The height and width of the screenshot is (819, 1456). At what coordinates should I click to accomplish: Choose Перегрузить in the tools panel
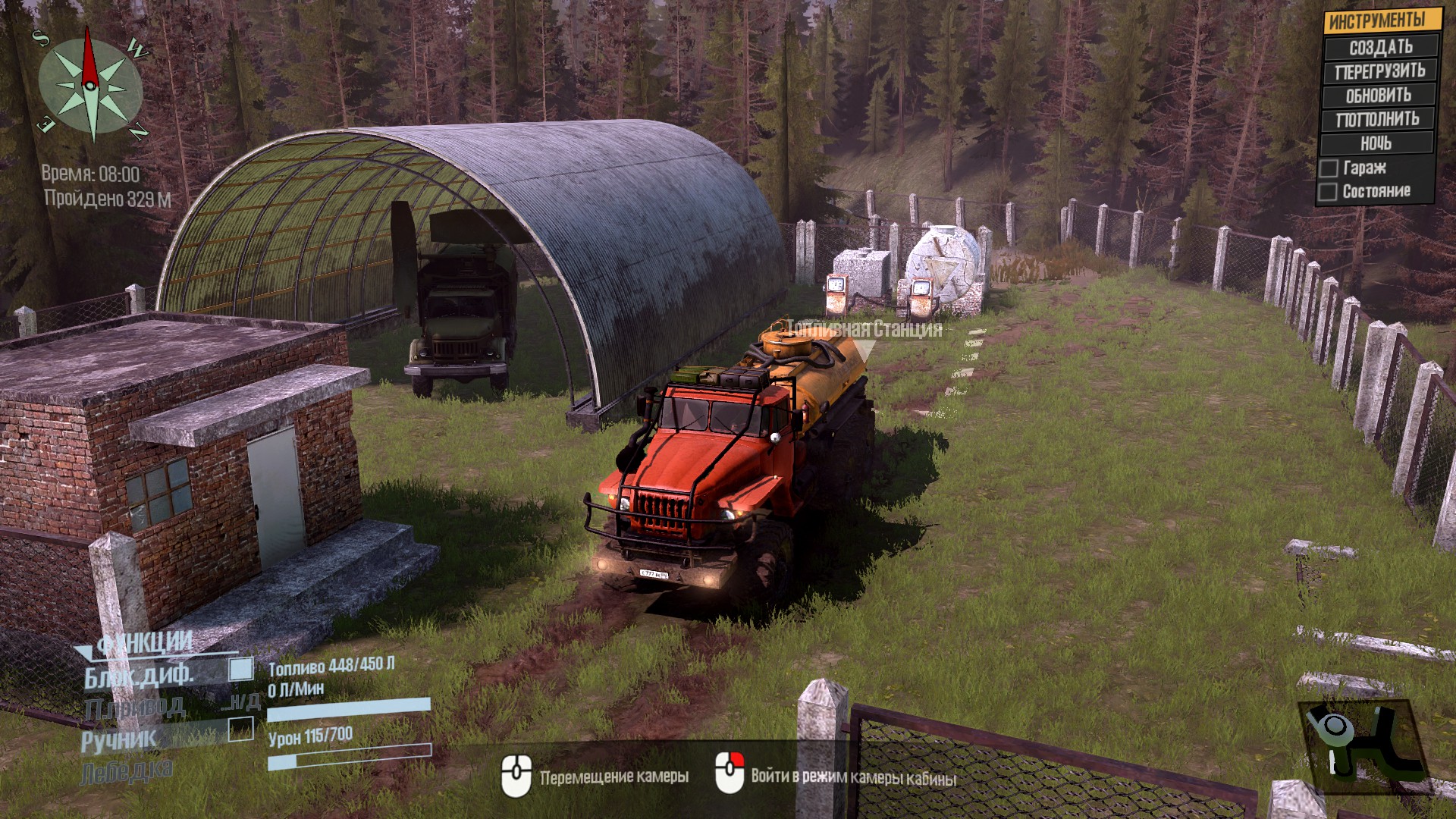pos(1380,71)
